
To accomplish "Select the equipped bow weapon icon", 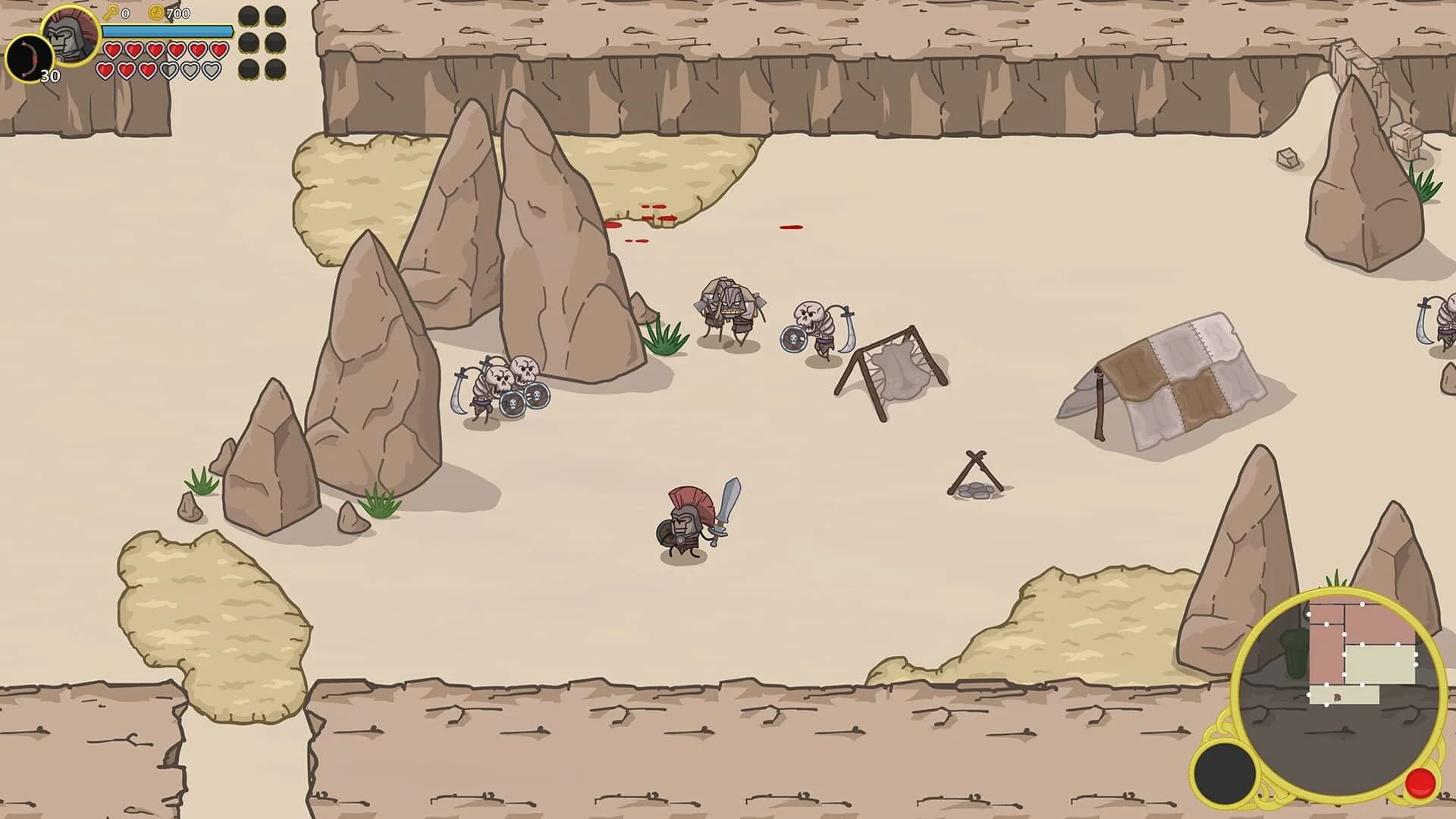I will (x=29, y=56).
